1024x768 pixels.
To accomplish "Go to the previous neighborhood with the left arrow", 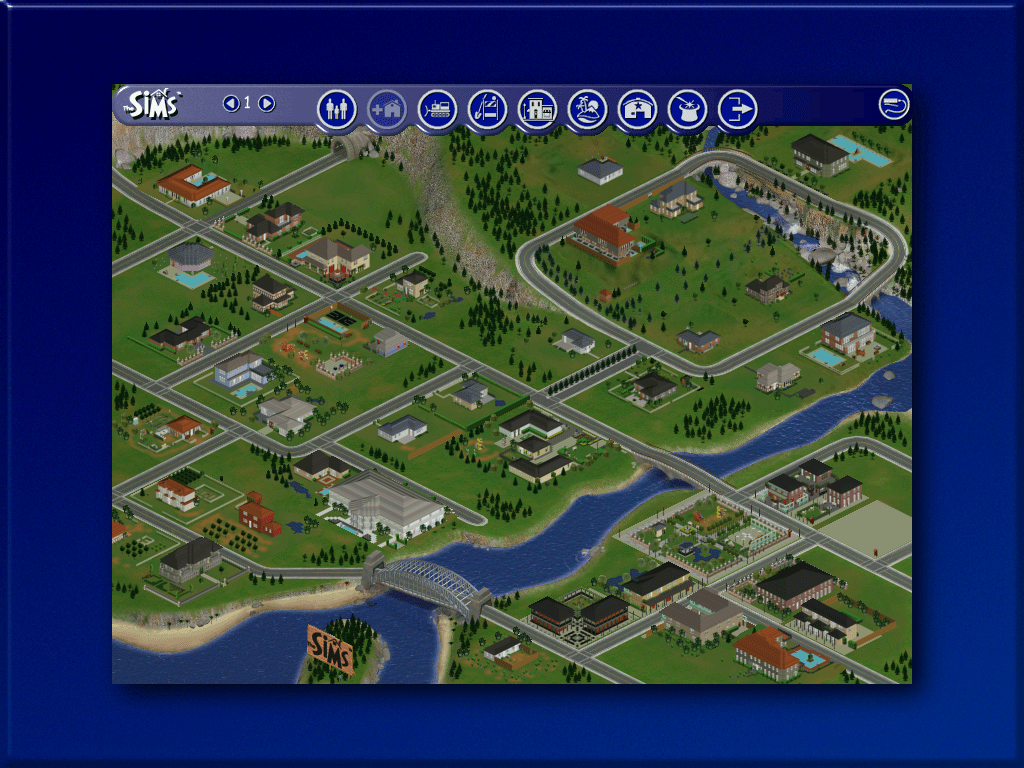I will pos(231,103).
